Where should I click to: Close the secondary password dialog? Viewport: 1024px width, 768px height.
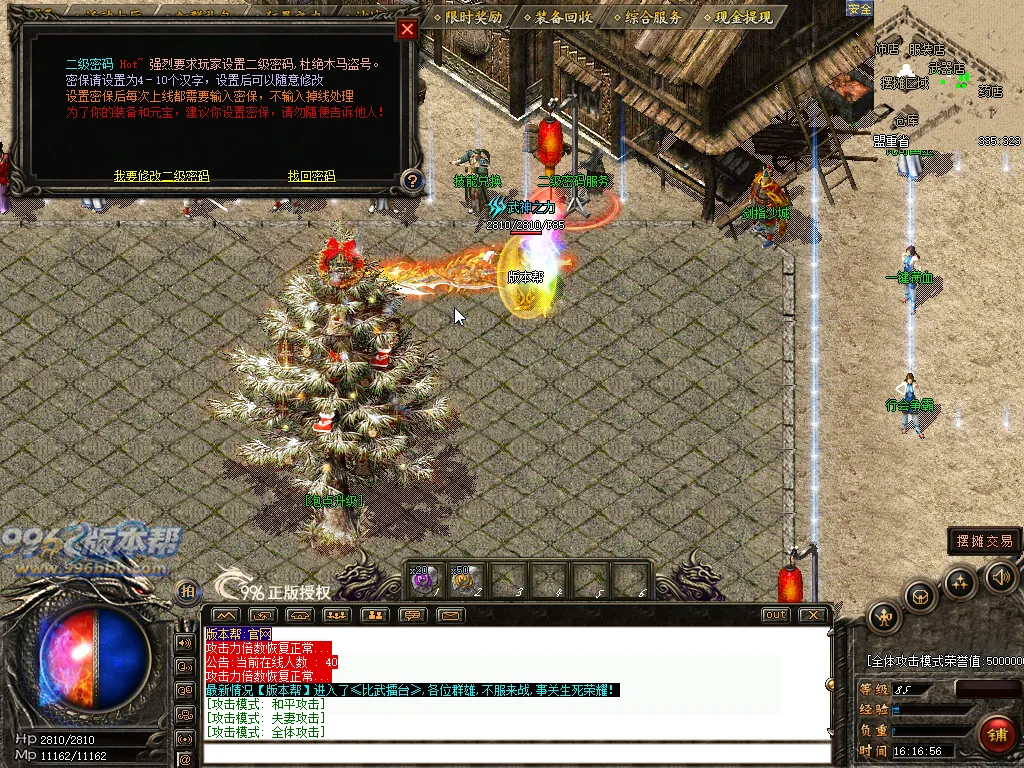coord(407,30)
